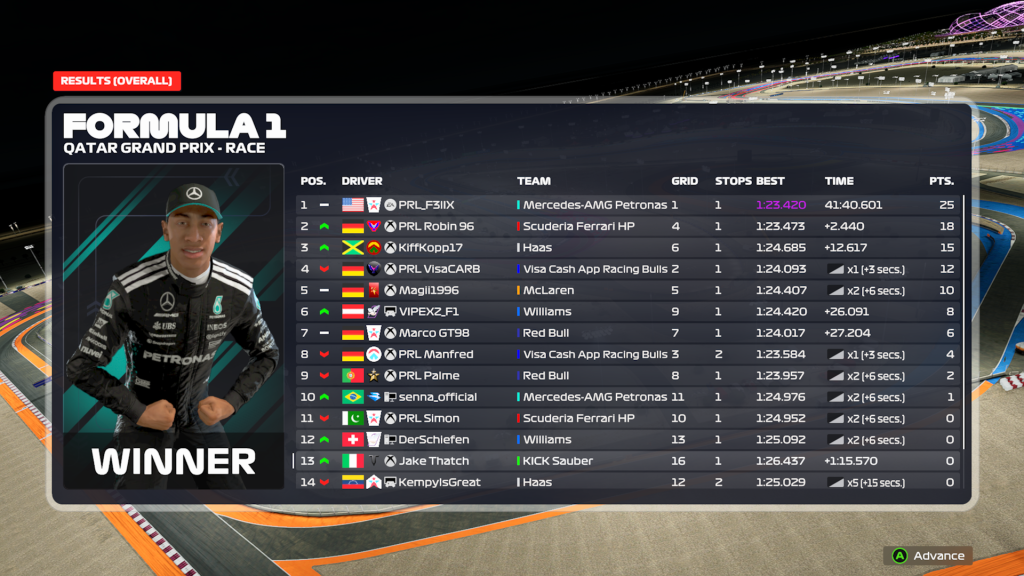This screenshot has height=576, width=1024.
Task: Advance past the race results
Action: tap(928, 556)
